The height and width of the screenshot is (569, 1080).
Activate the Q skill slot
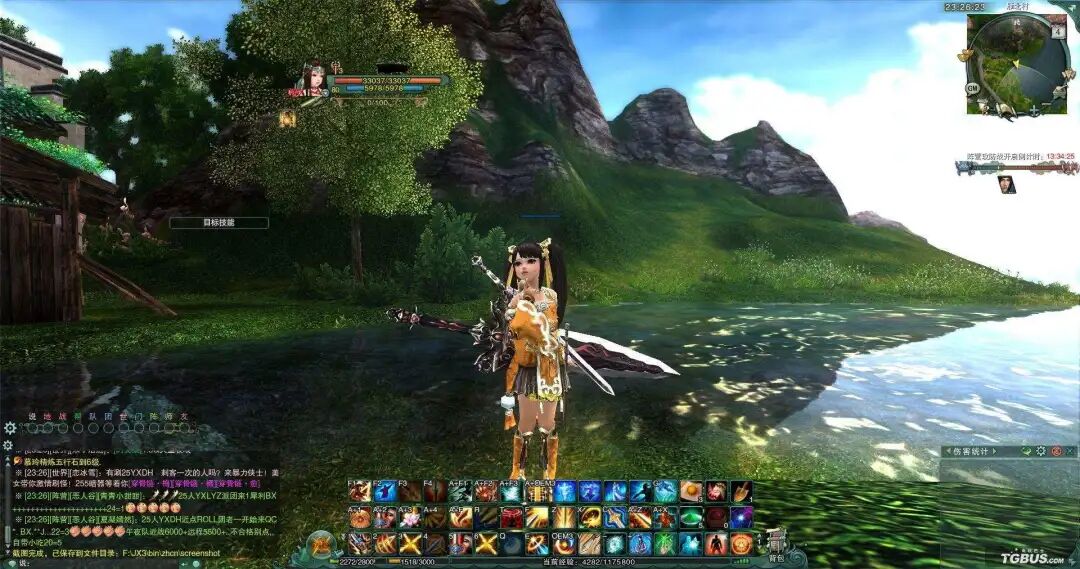click(x=512, y=544)
